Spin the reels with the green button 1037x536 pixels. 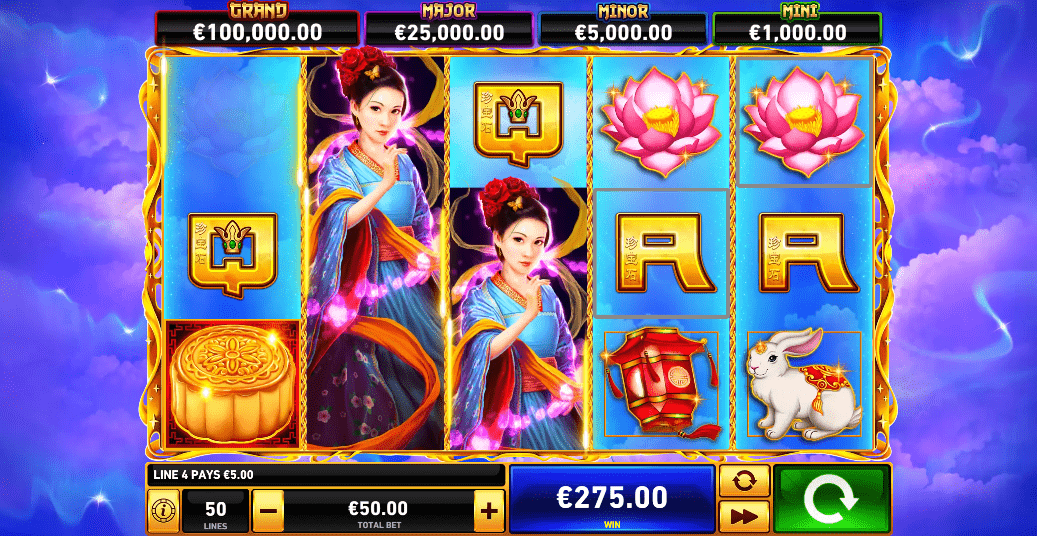click(x=831, y=498)
